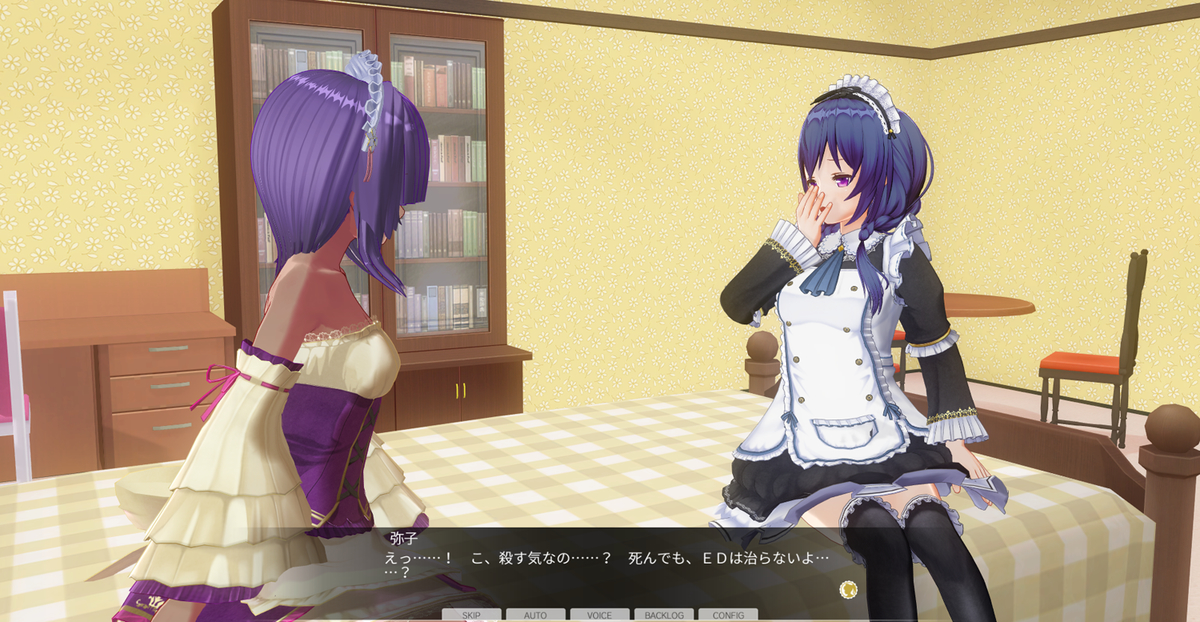Open the CONFIG settings

[728, 615]
